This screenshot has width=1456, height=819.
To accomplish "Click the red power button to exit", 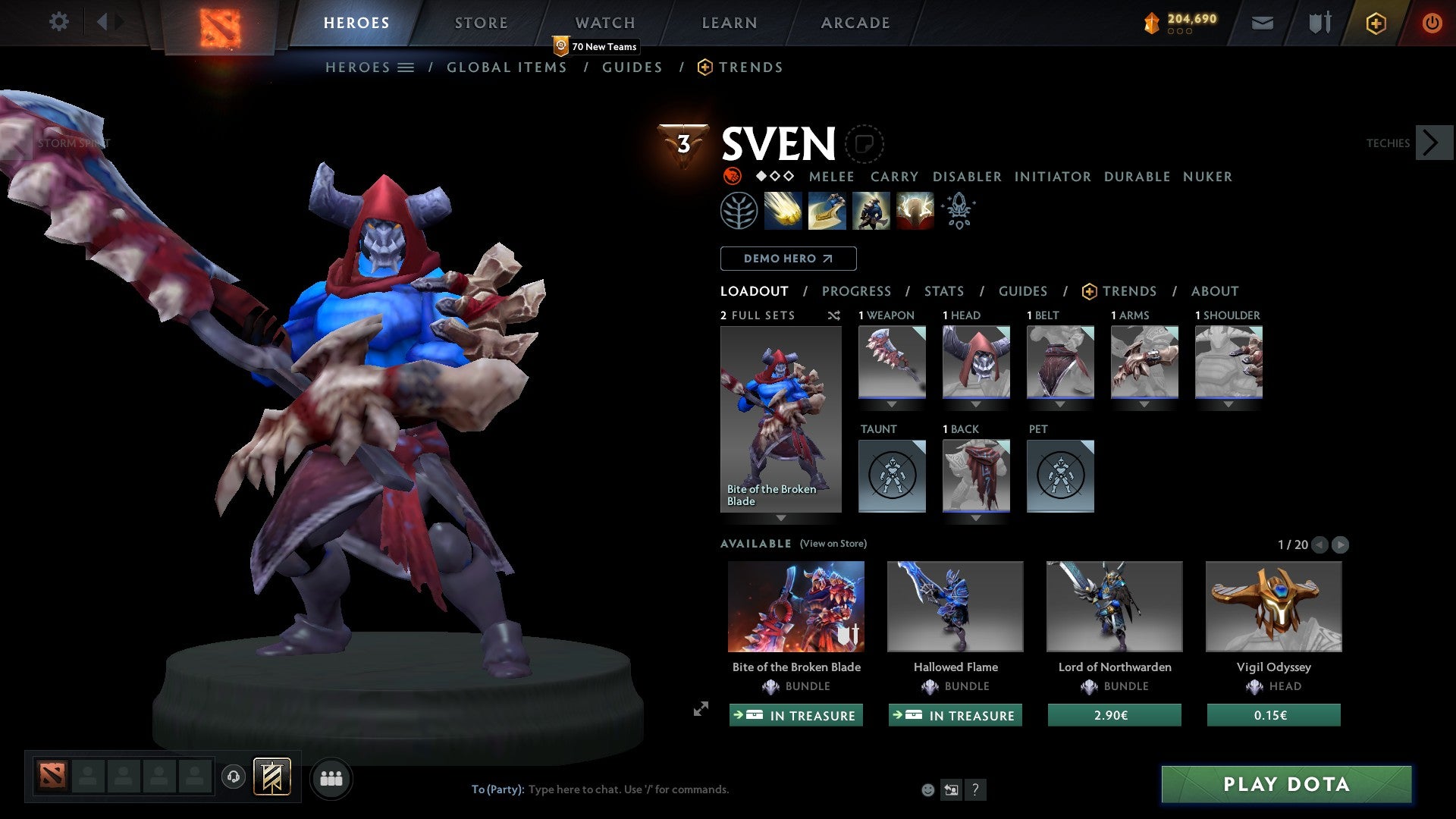I will coord(1432,23).
